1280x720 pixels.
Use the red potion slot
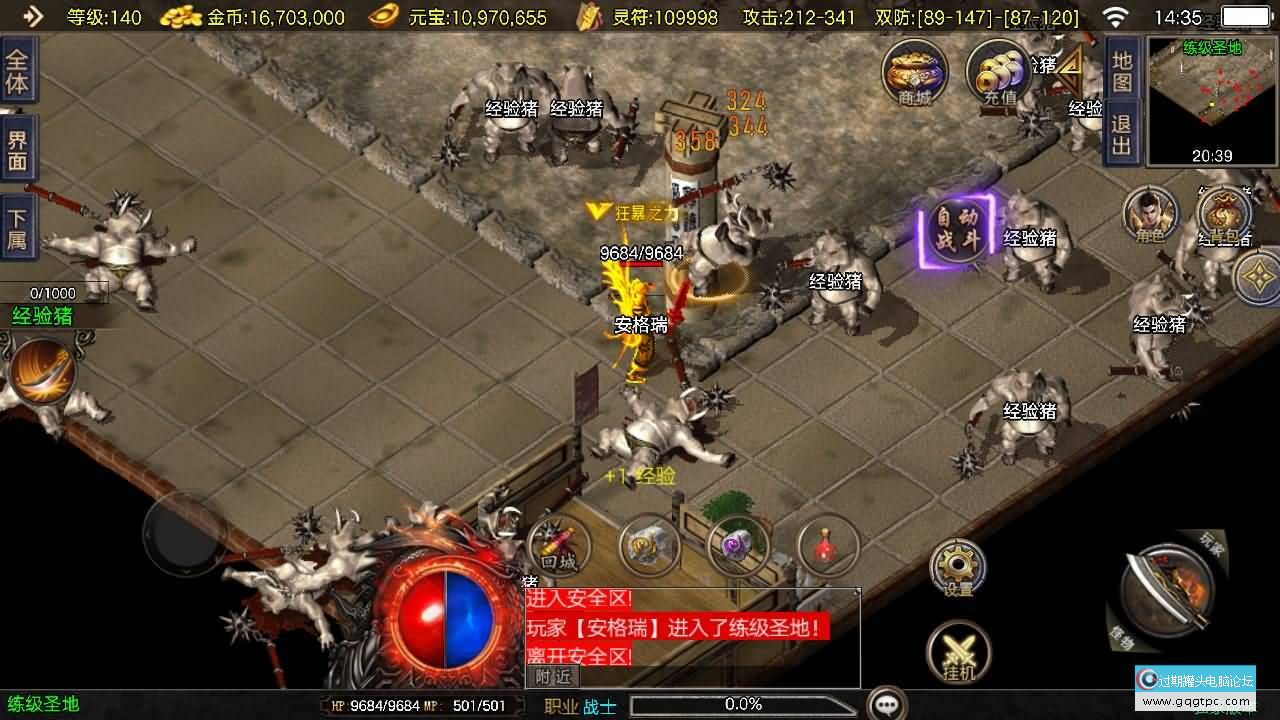tap(828, 546)
